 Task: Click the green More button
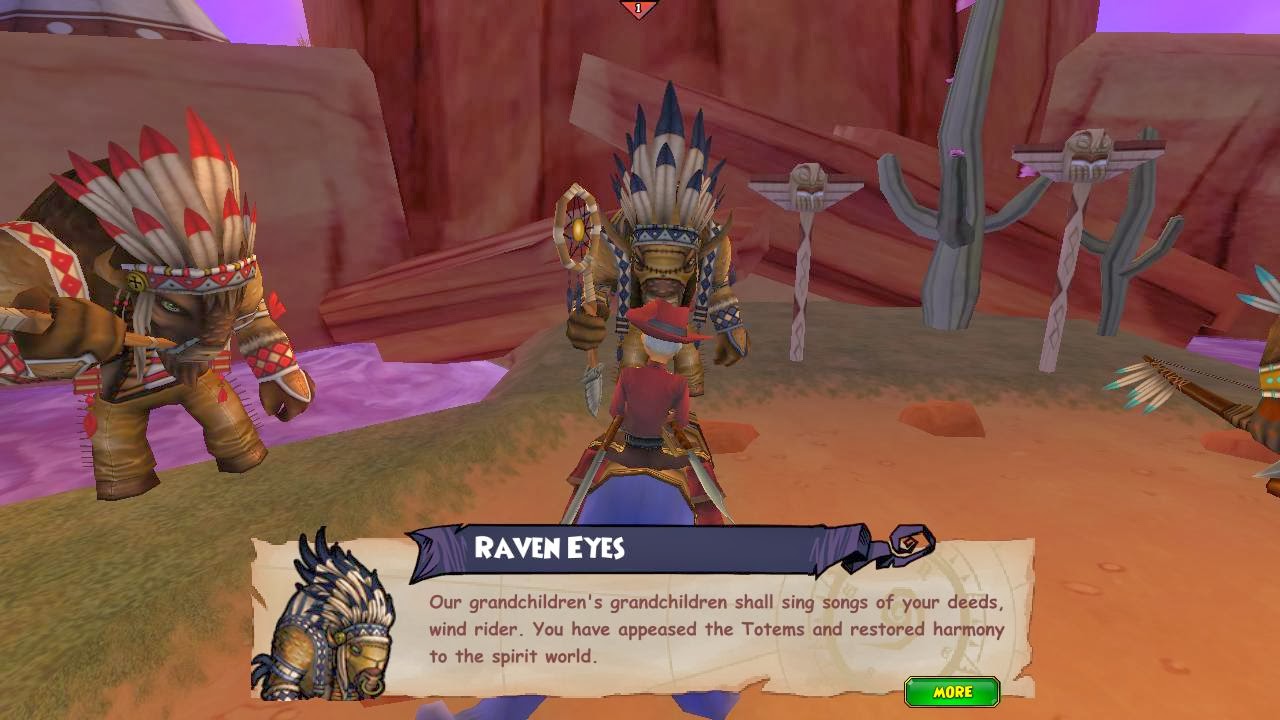[x=952, y=692]
